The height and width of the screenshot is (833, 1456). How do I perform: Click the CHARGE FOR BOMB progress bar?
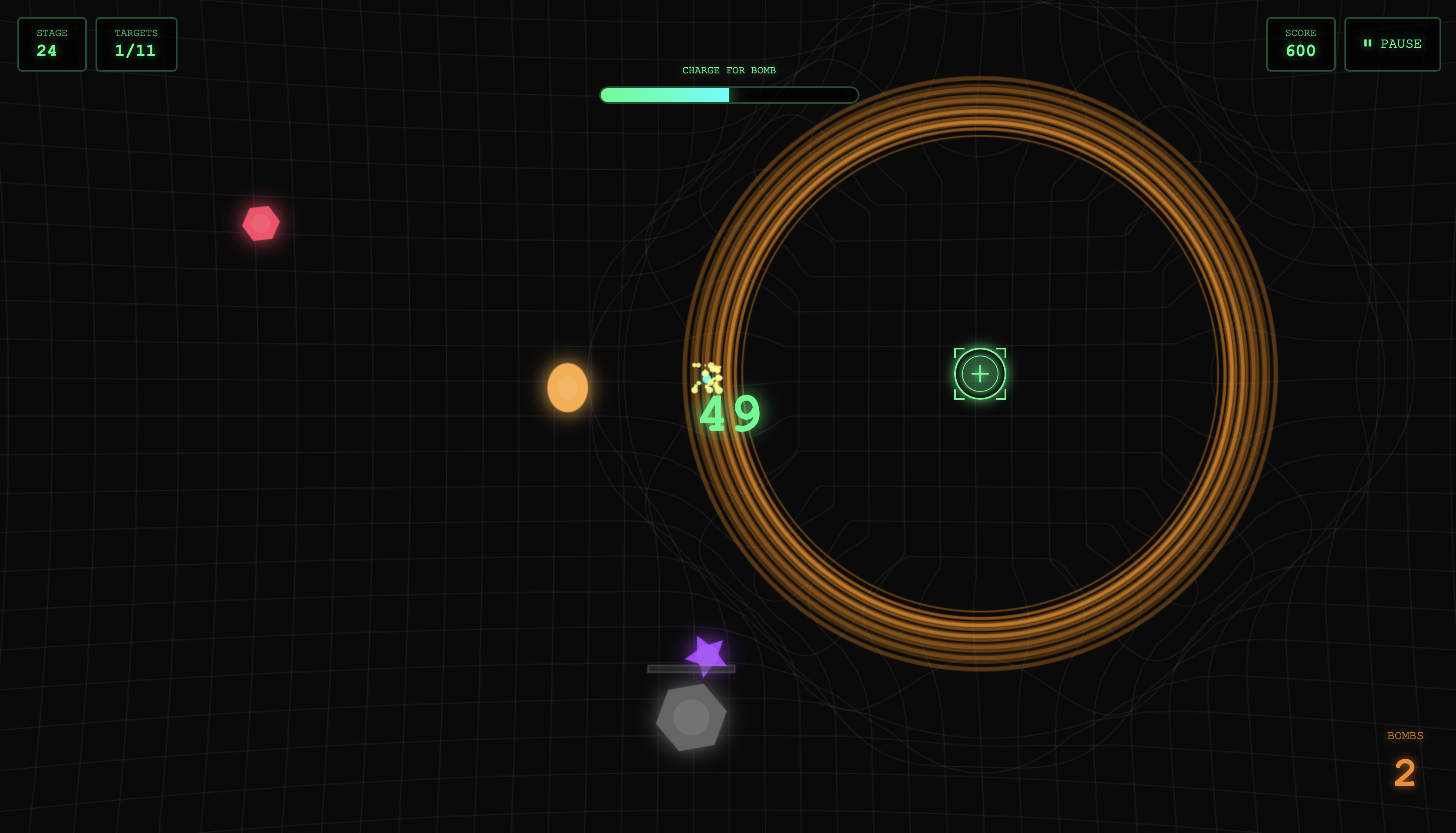click(728, 95)
